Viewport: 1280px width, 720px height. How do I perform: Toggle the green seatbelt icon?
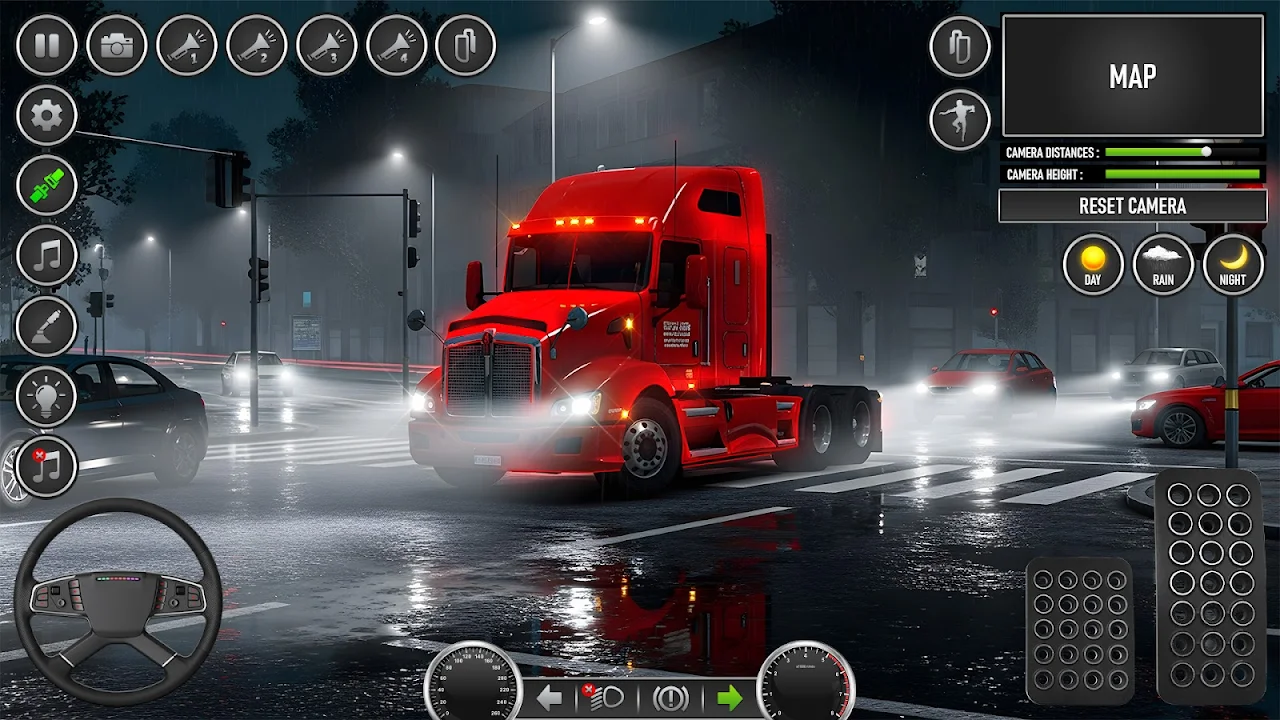pyautogui.click(x=46, y=186)
